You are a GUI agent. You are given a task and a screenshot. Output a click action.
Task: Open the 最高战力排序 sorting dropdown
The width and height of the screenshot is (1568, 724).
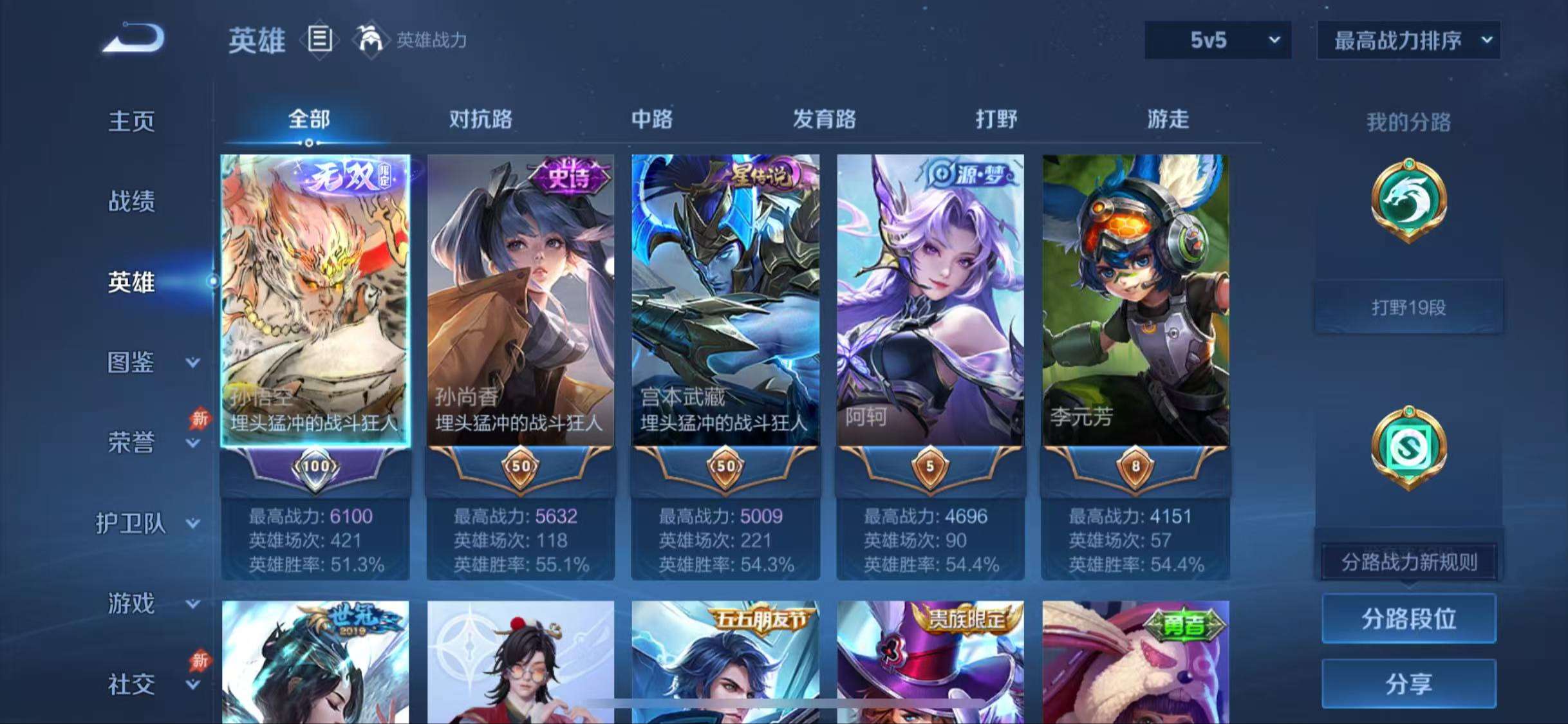point(1408,40)
